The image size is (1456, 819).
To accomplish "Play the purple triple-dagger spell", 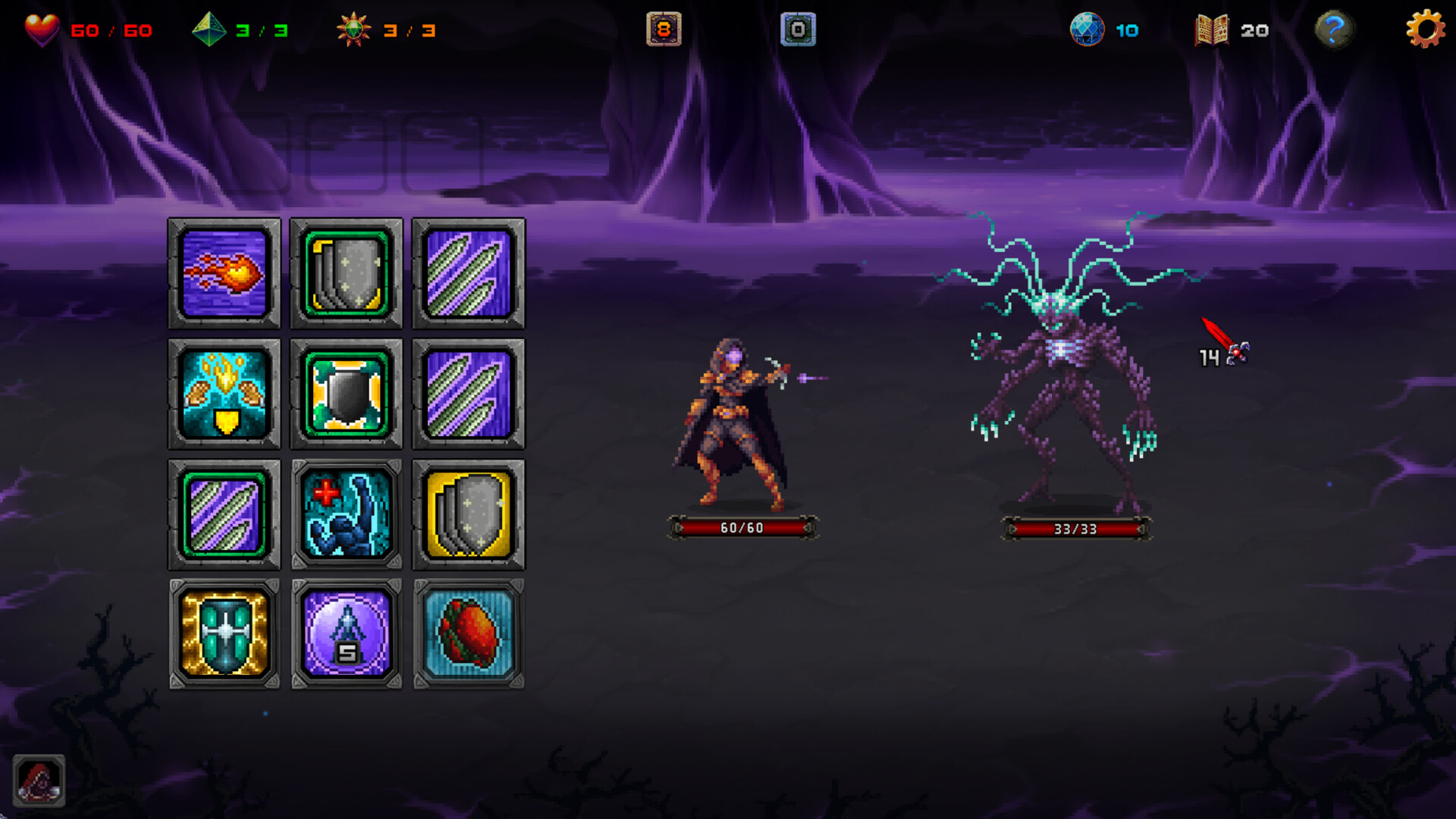I will click(467, 273).
